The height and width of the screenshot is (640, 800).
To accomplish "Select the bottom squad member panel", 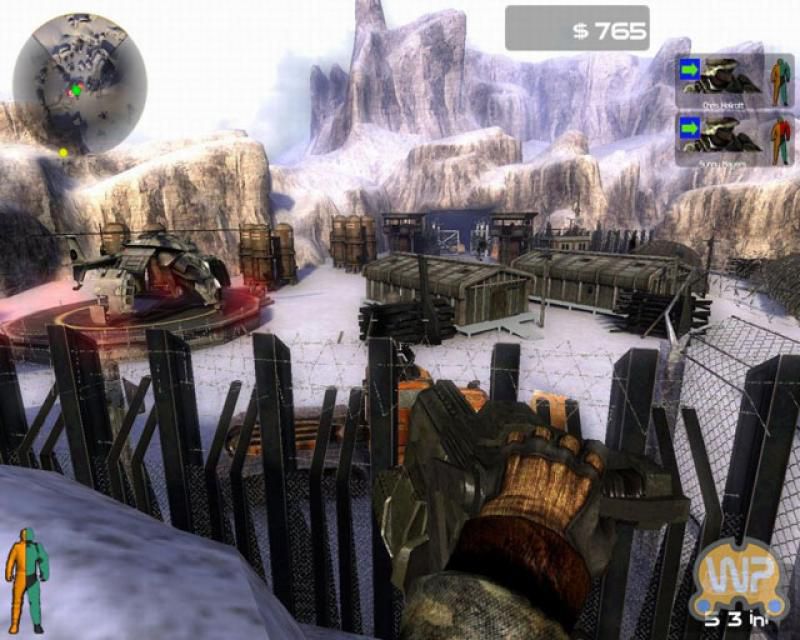I will pos(734,138).
